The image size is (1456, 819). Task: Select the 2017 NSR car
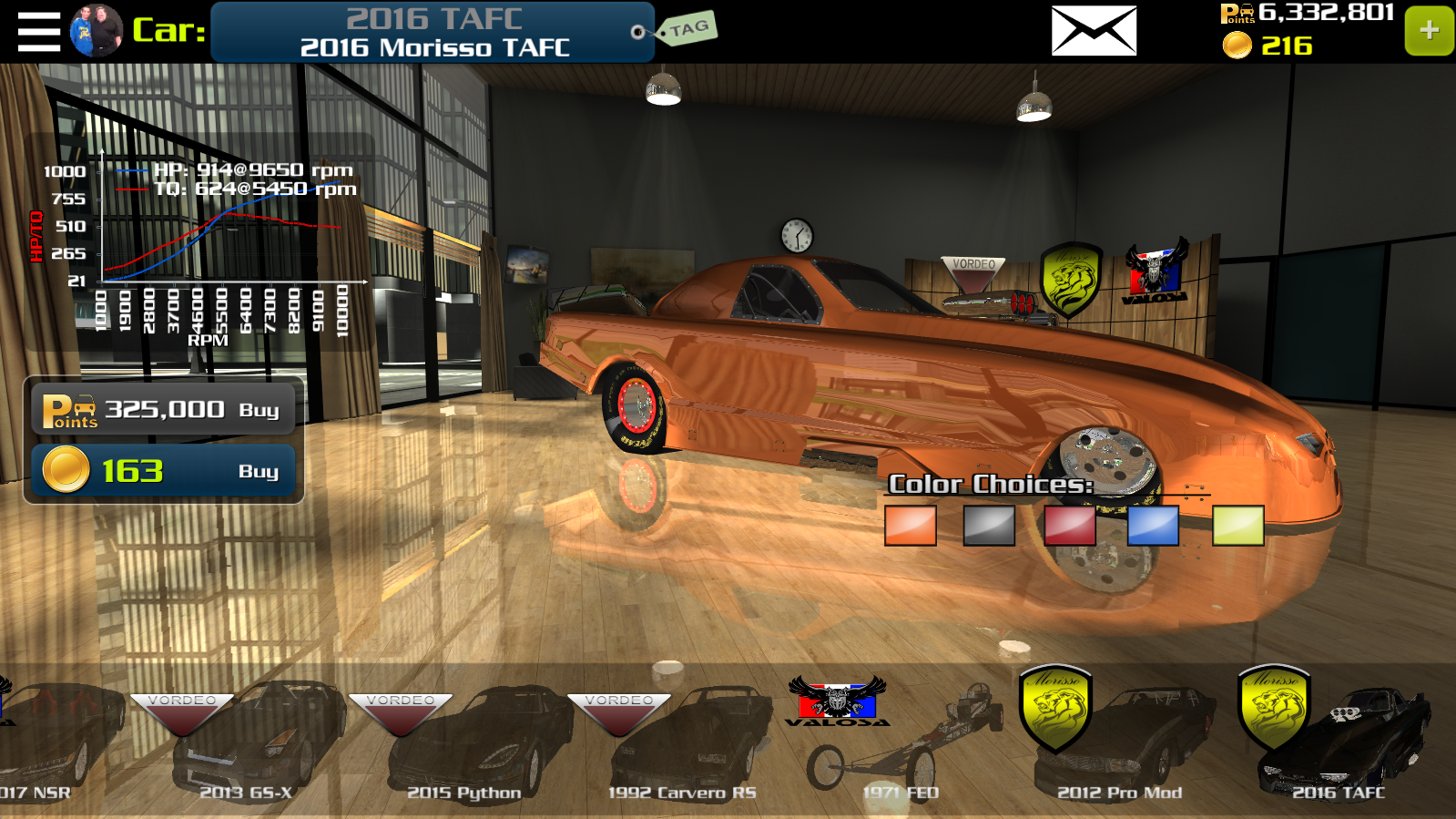click(x=46, y=747)
